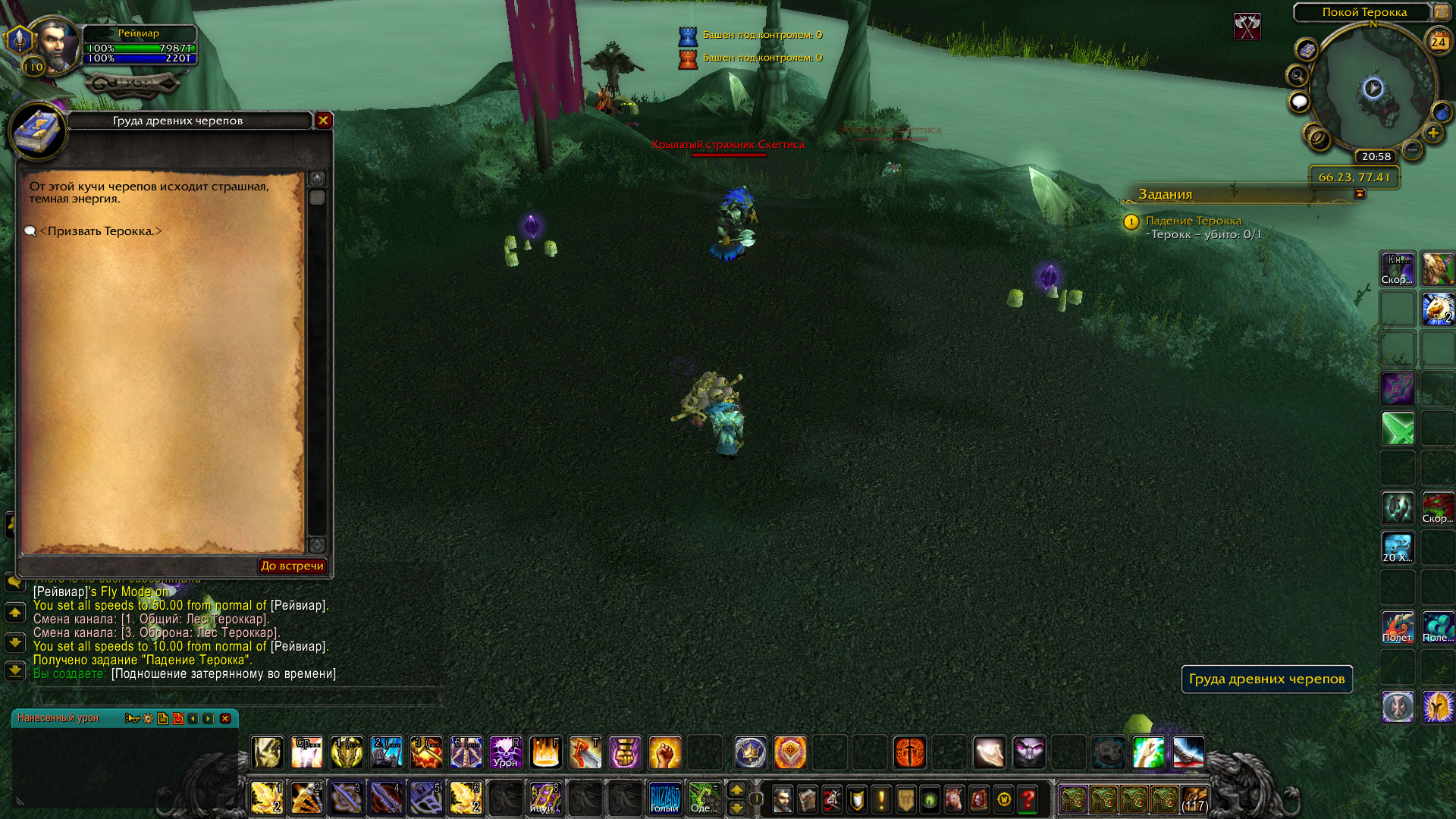Open the chat bubble button beside the minimap
1456x819 pixels.
tap(1299, 102)
